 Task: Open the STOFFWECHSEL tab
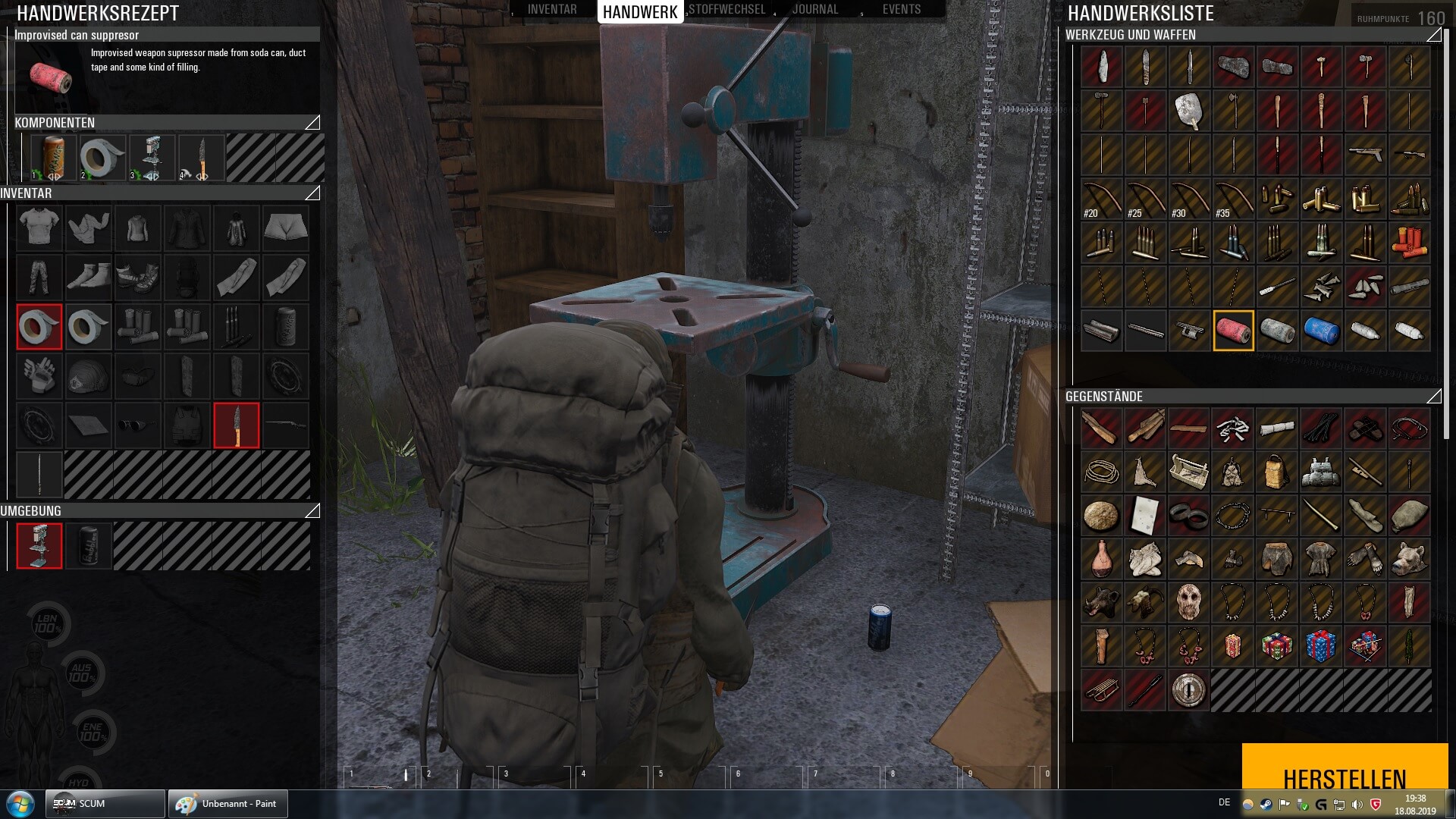(727, 10)
